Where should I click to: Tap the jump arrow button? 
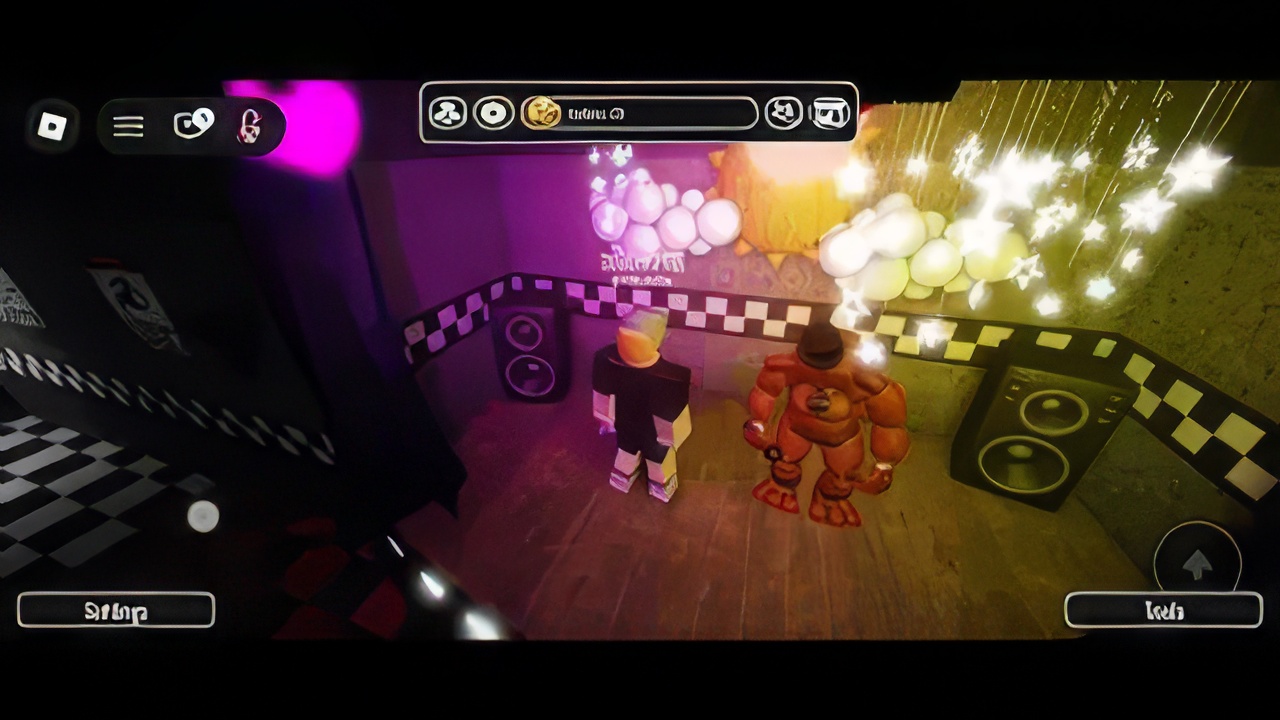coord(1197,564)
